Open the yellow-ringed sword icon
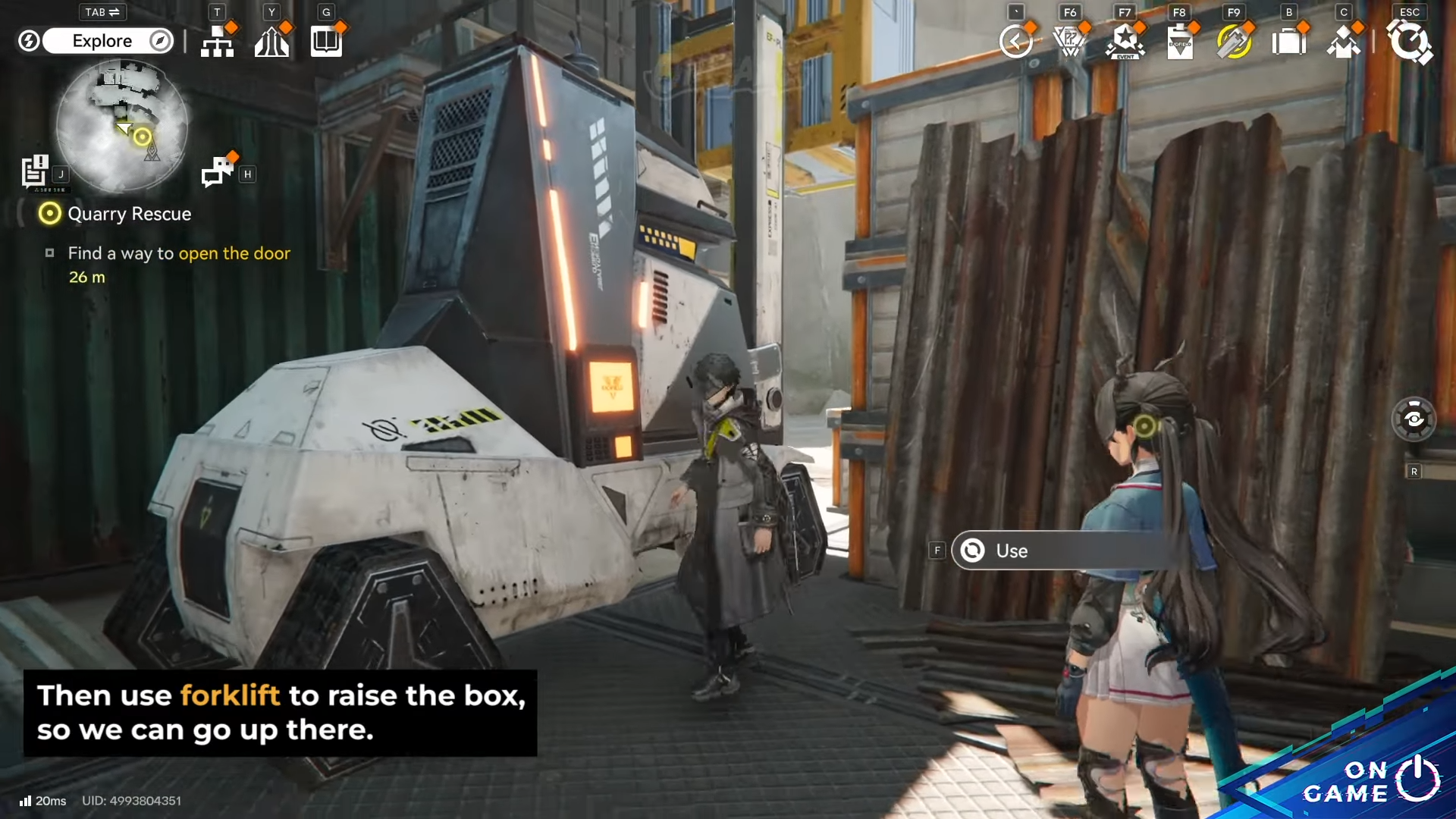The height and width of the screenshot is (819, 1456). pyautogui.click(x=1234, y=42)
